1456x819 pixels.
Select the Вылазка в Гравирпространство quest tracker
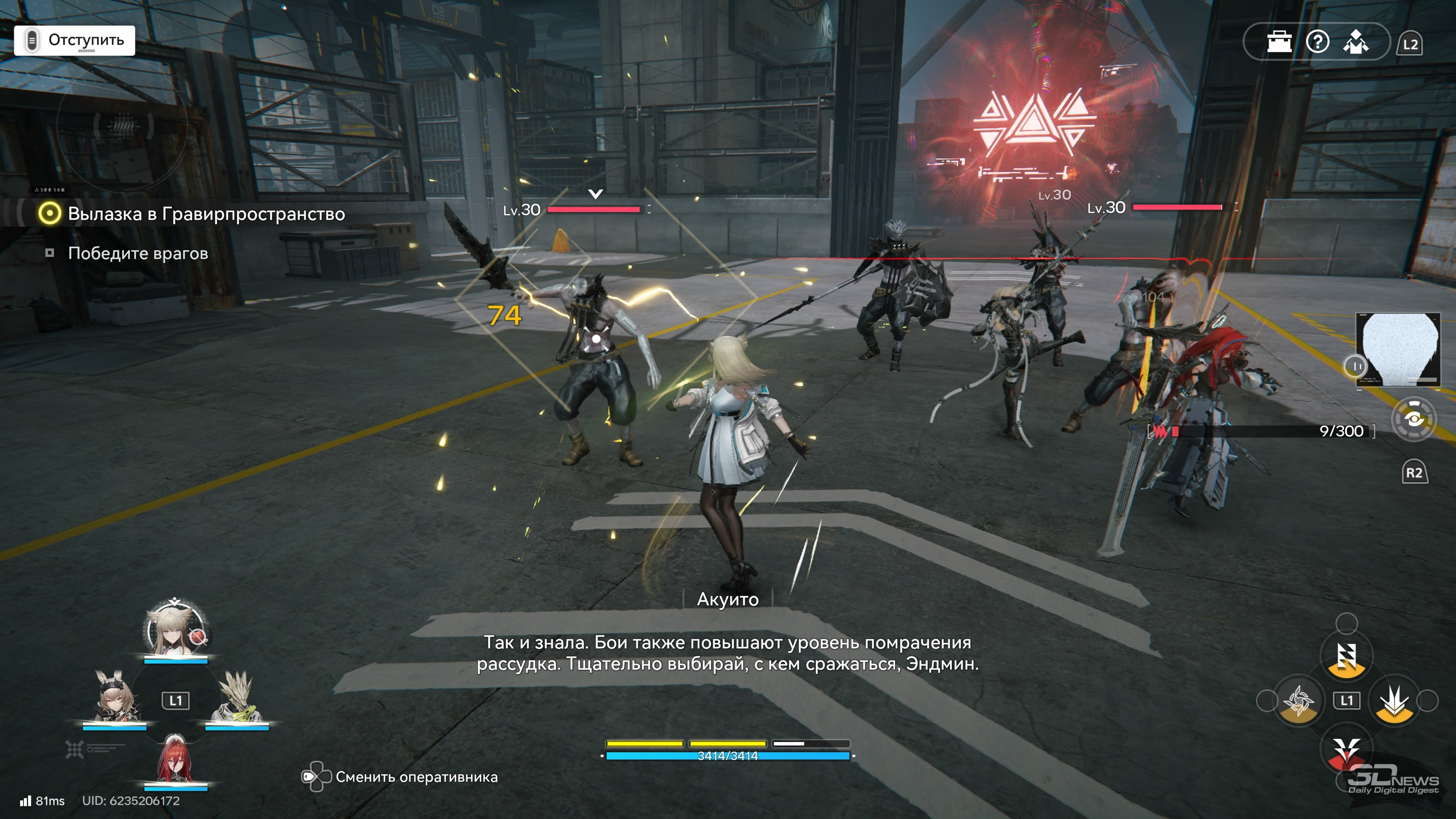click(x=206, y=213)
